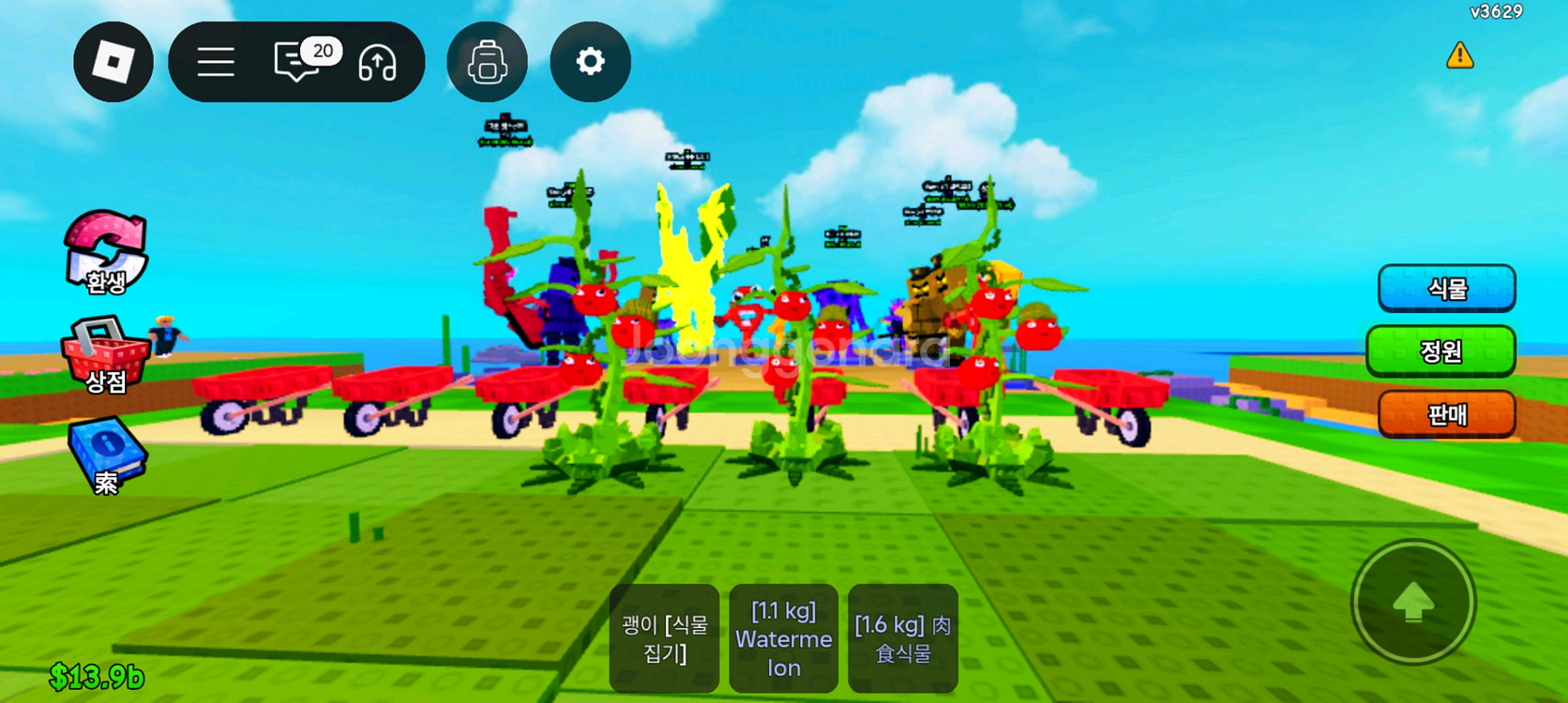Open the 환생 rebirth menu
The height and width of the screenshot is (703, 1568).
pyautogui.click(x=106, y=253)
